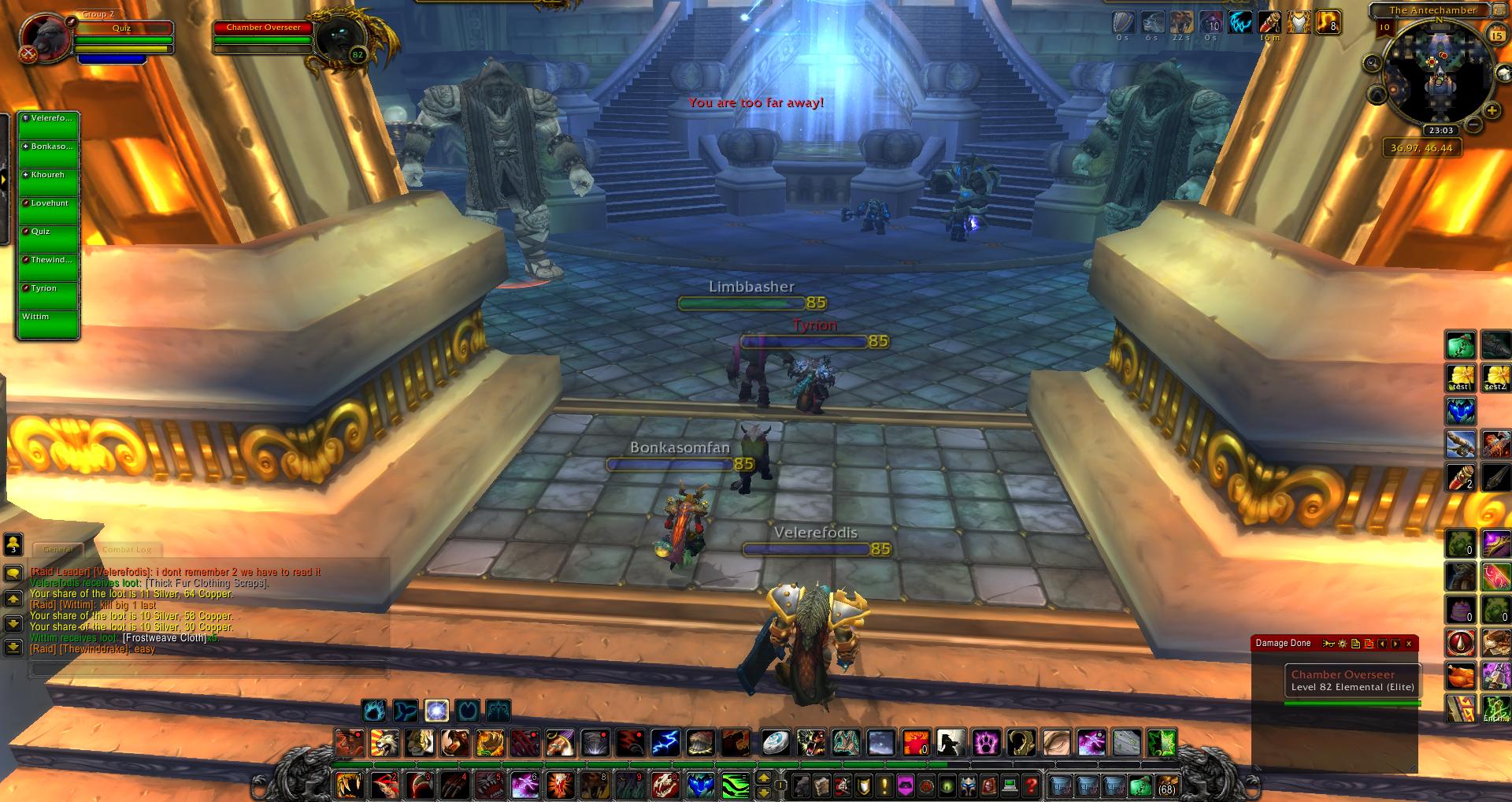This screenshot has width=1512, height=802.
Task: Open Damage Done meter settings gear
Action: point(1343,644)
